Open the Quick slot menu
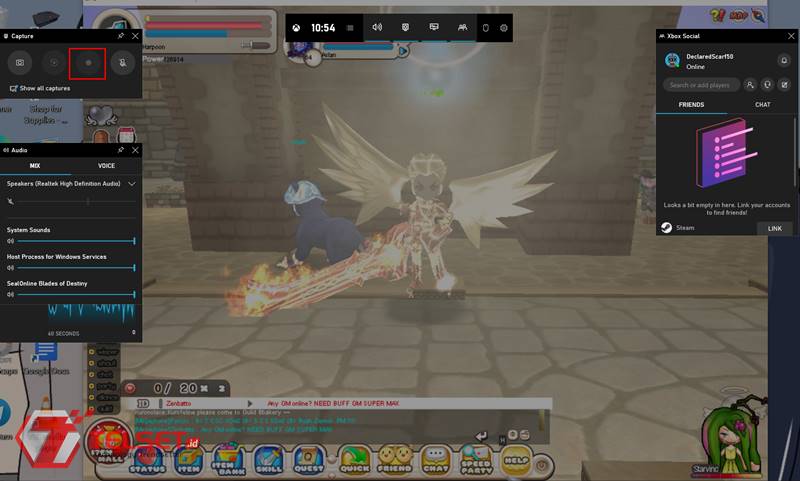The image size is (800, 481). pos(353,460)
